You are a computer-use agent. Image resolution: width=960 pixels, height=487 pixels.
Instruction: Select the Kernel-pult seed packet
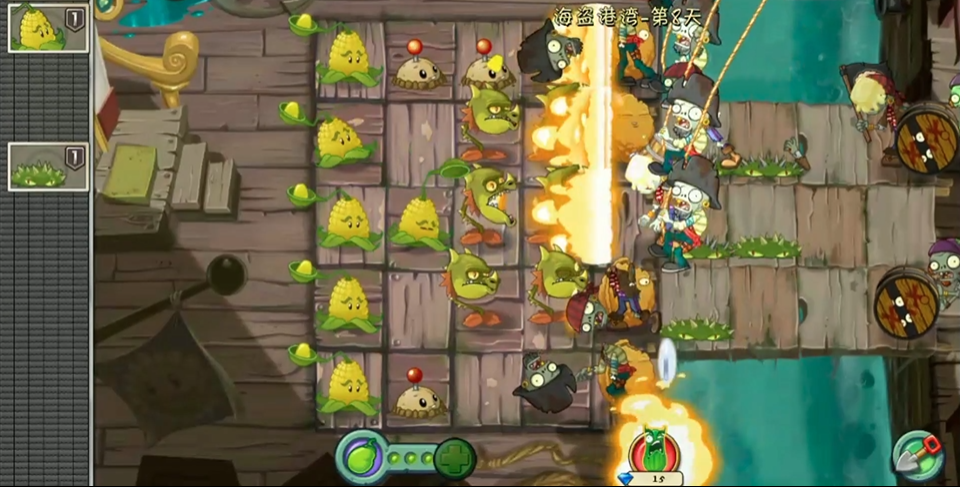pos(47,28)
